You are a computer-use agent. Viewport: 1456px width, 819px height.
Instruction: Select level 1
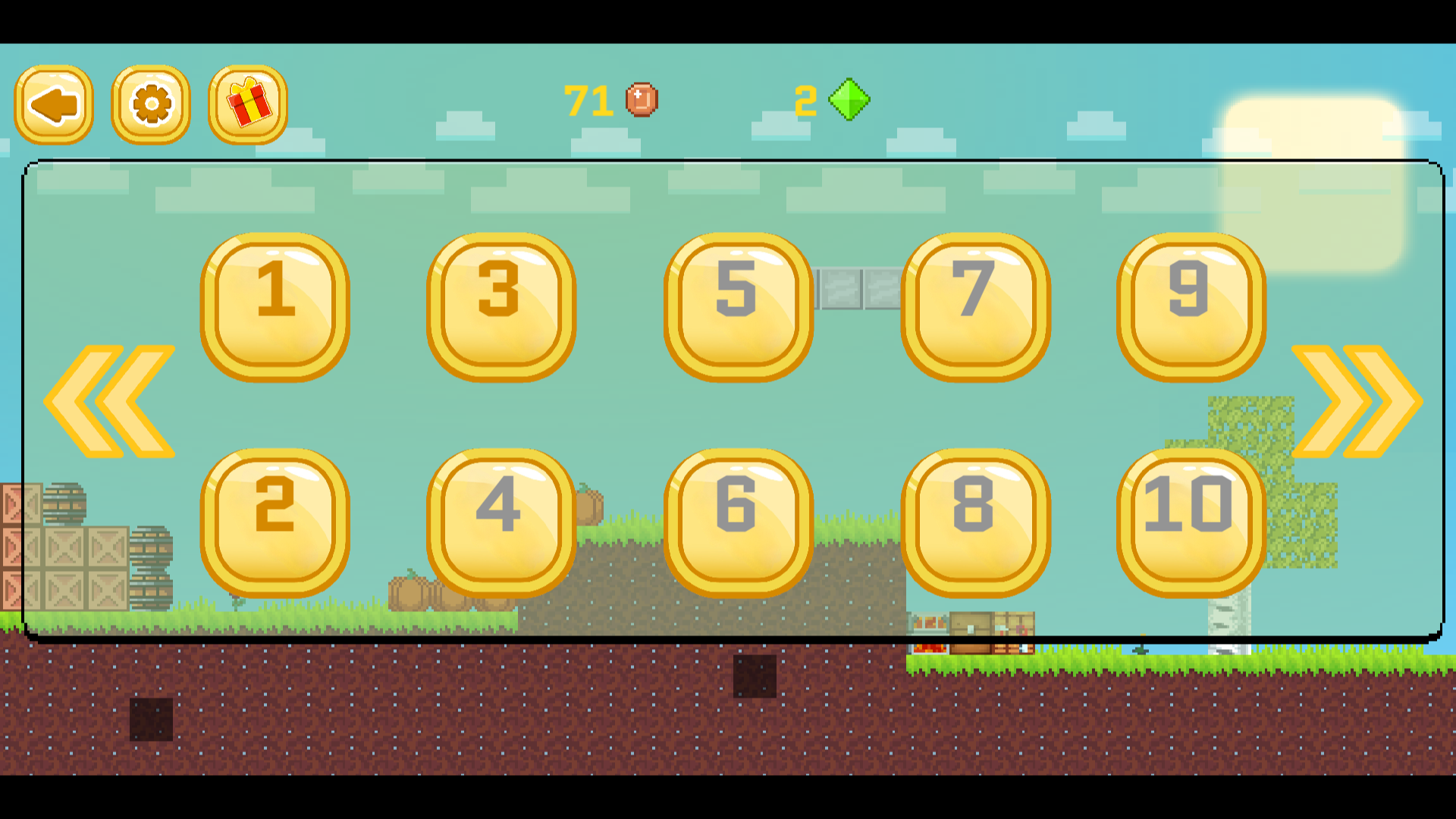point(275,306)
